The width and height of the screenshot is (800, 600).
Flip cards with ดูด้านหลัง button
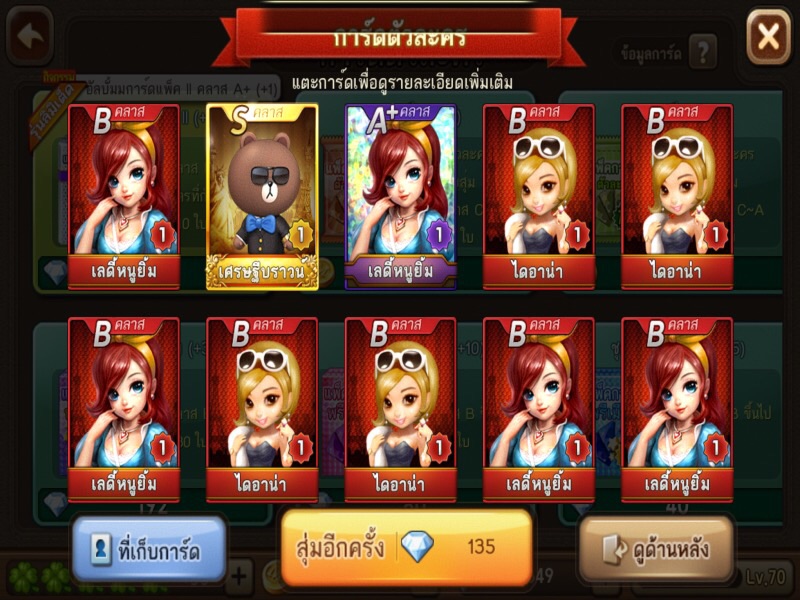click(x=656, y=549)
